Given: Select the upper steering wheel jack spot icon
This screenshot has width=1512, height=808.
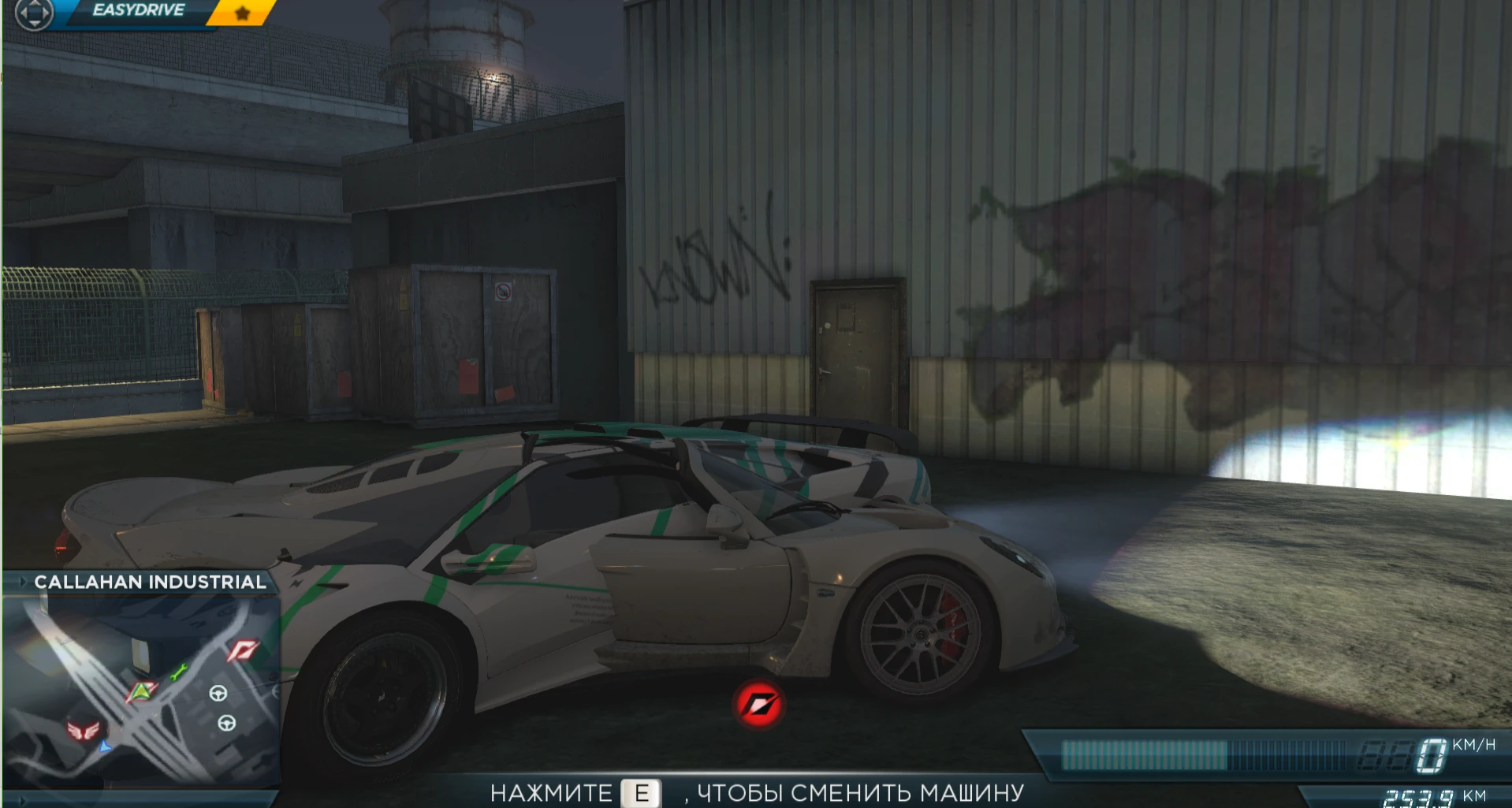Looking at the screenshot, I should tap(218, 694).
